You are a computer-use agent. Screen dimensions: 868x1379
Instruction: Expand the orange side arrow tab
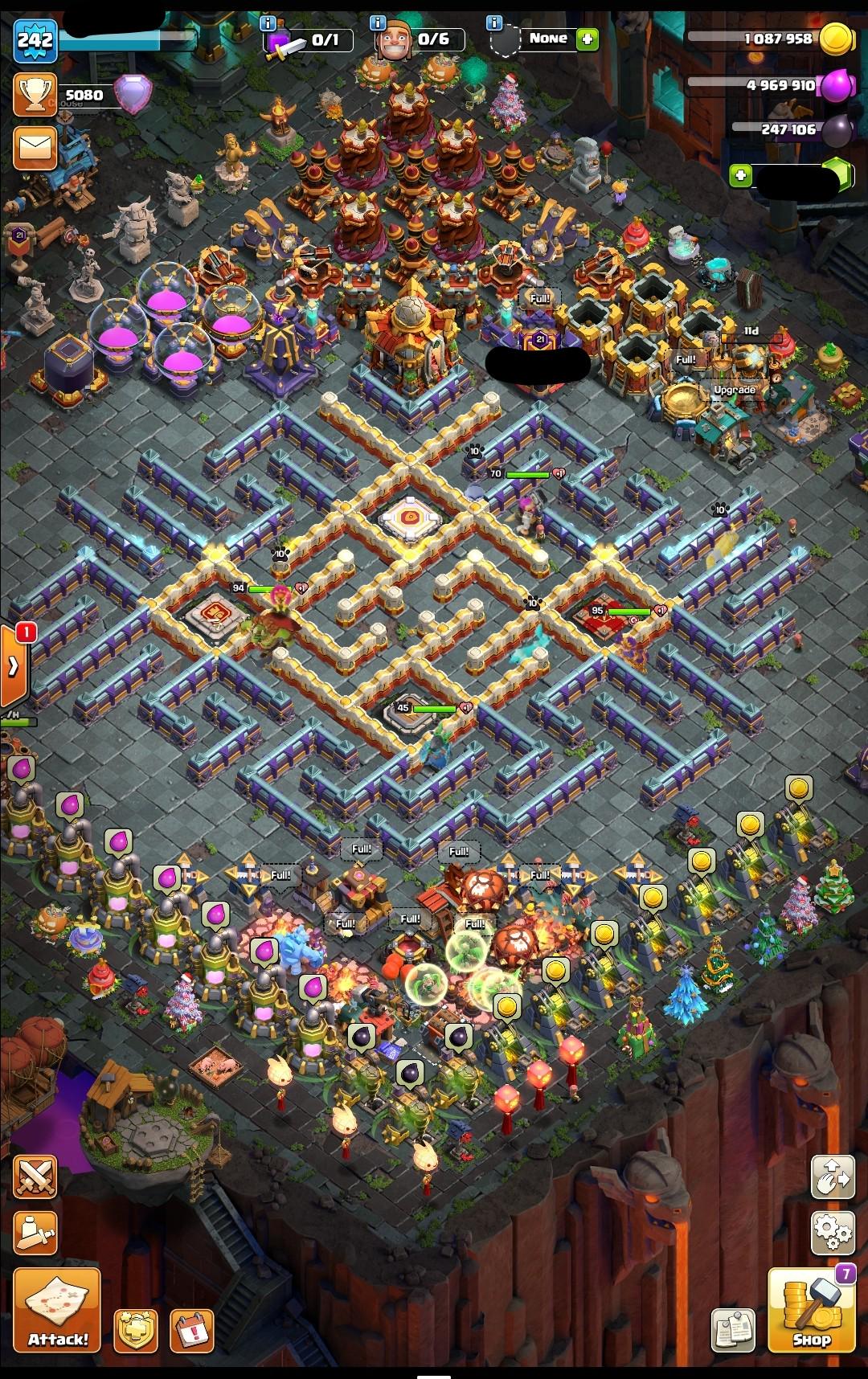tap(14, 666)
